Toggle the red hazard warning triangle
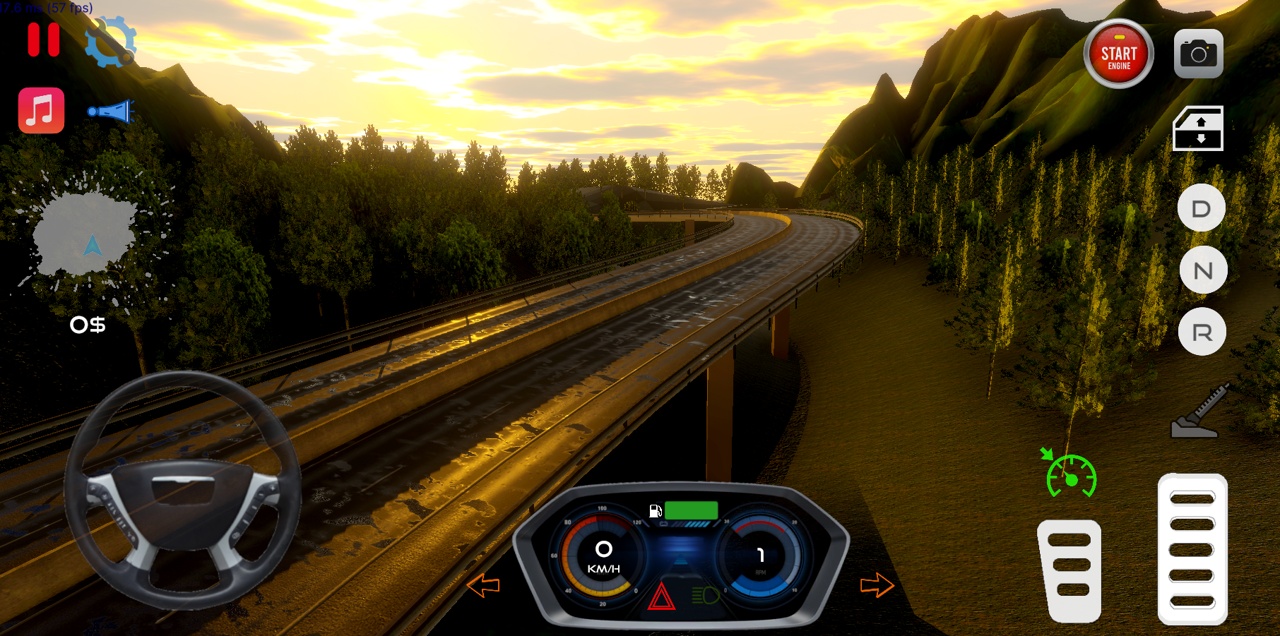The width and height of the screenshot is (1280, 636). click(x=661, y=597)
